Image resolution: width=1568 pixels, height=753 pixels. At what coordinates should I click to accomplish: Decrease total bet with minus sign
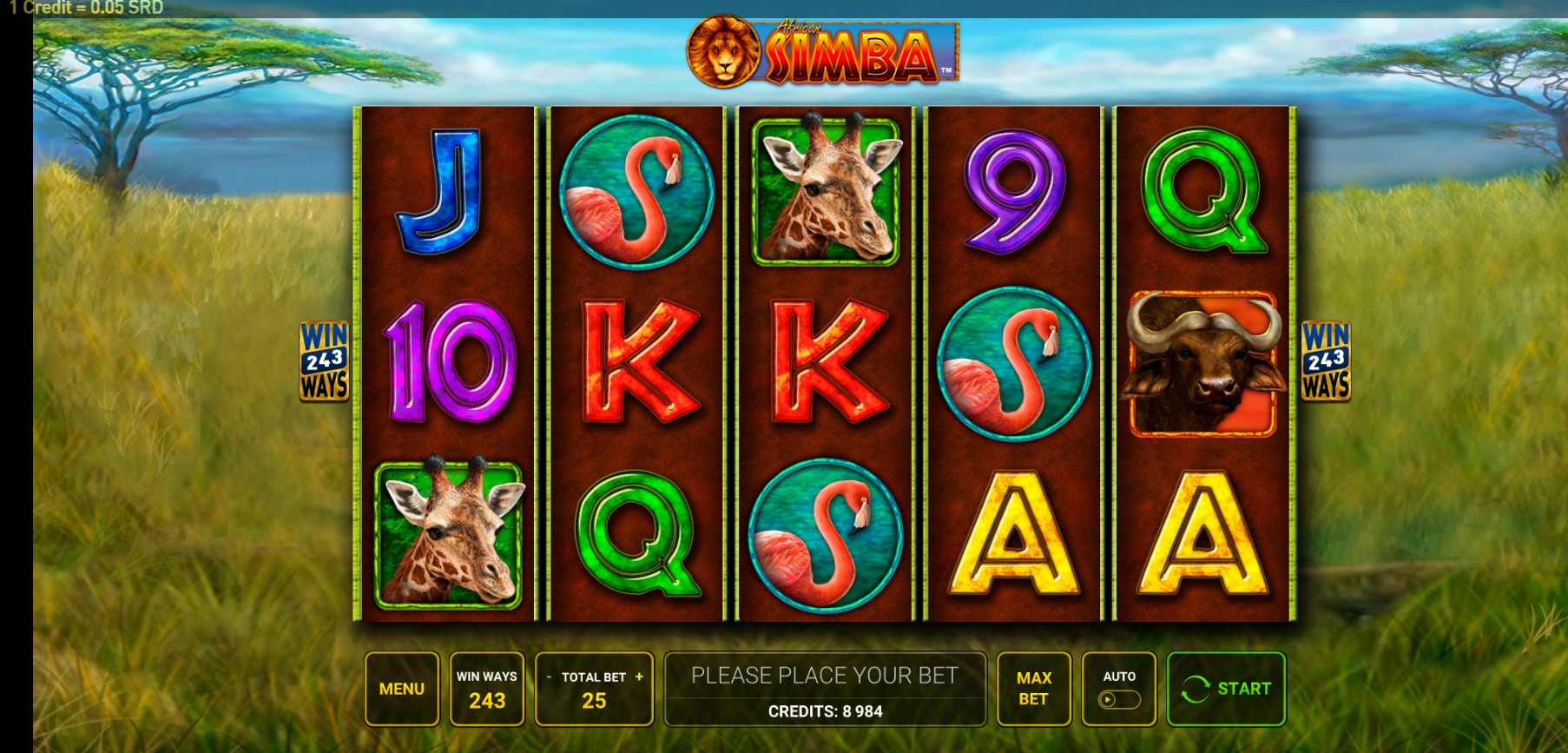tap(549, 677)
